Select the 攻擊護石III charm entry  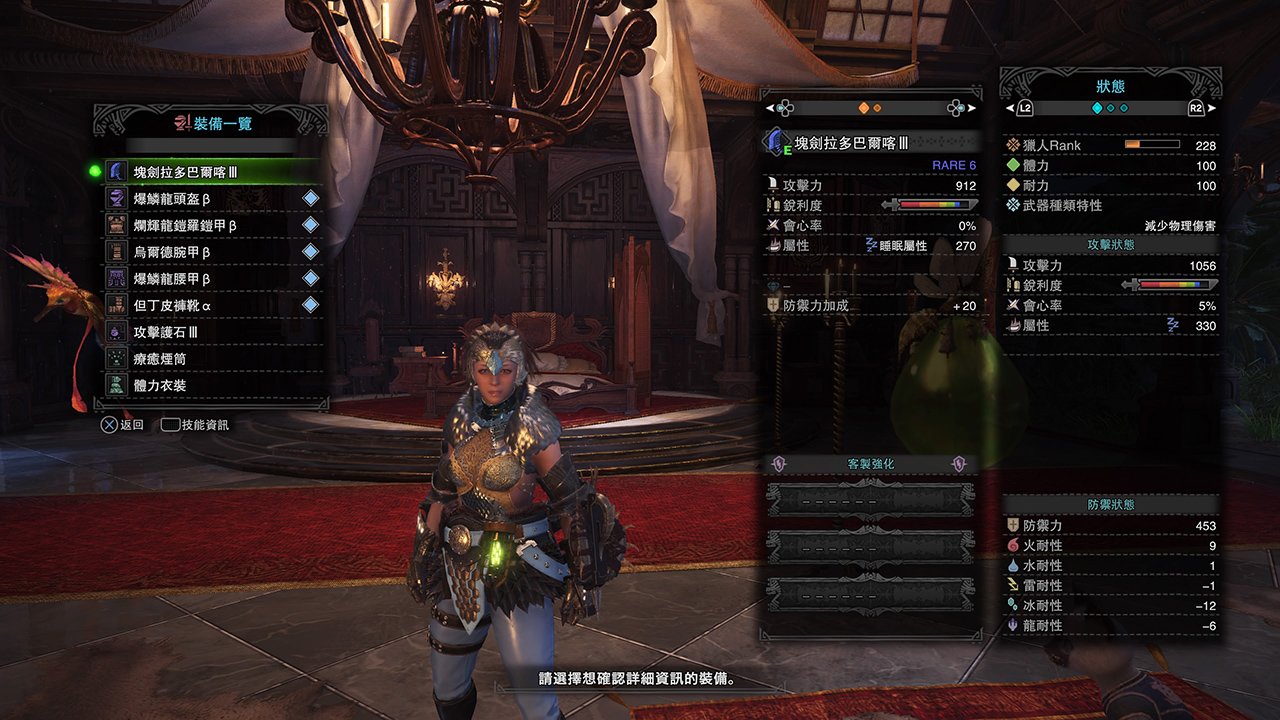(x=210, y=332)
